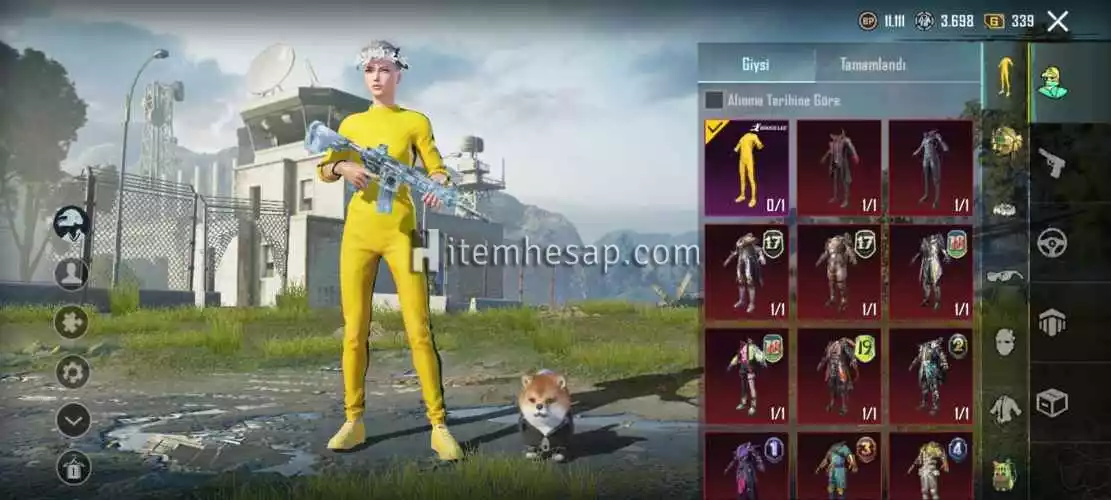The image size is (1111, 500).
Task: Toggle the Alınma Tarihine Göre checkbox
Action: click(714, 100)
